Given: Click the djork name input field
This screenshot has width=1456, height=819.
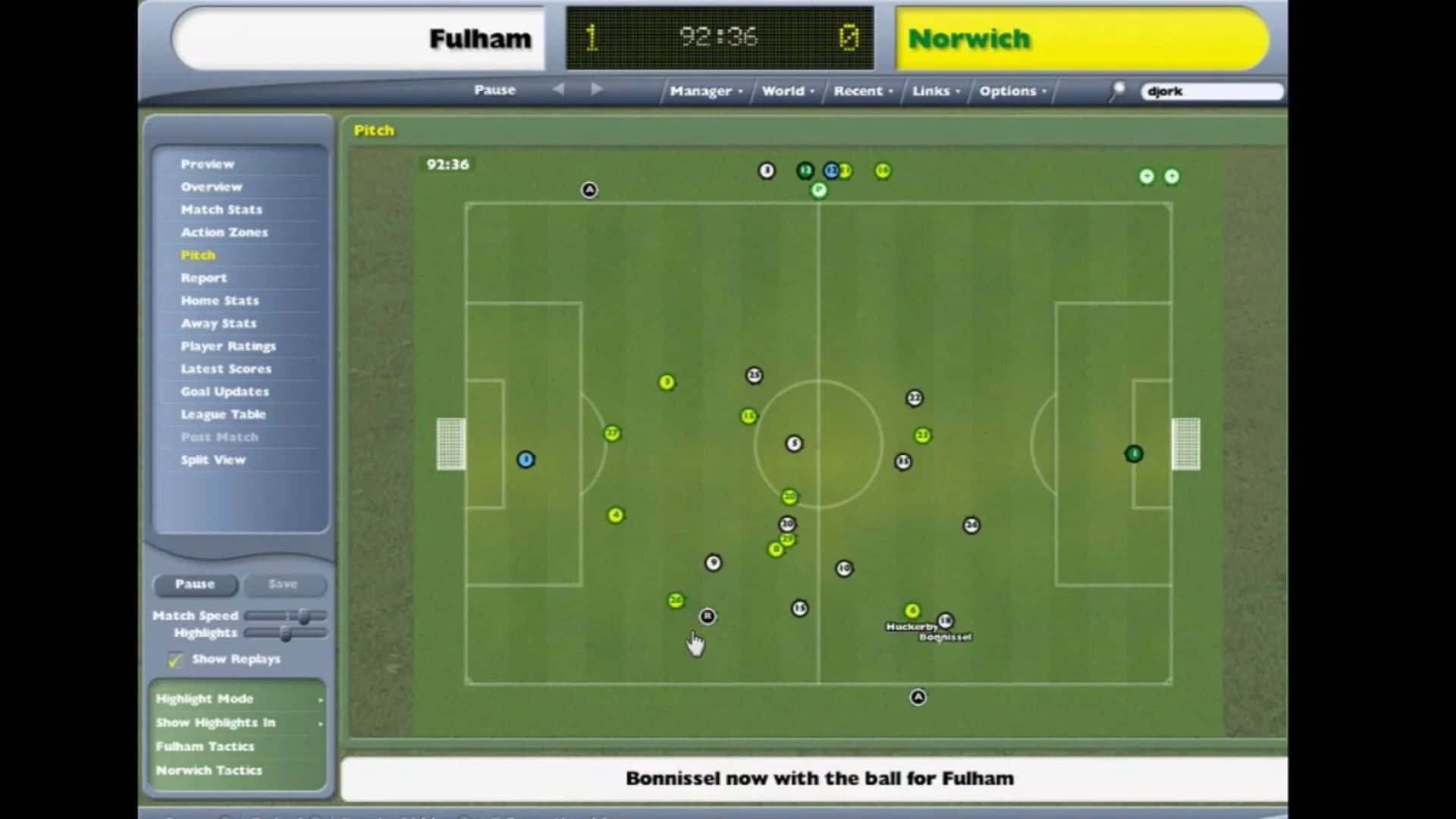Looking at the screenshot, I should 1211,90.
